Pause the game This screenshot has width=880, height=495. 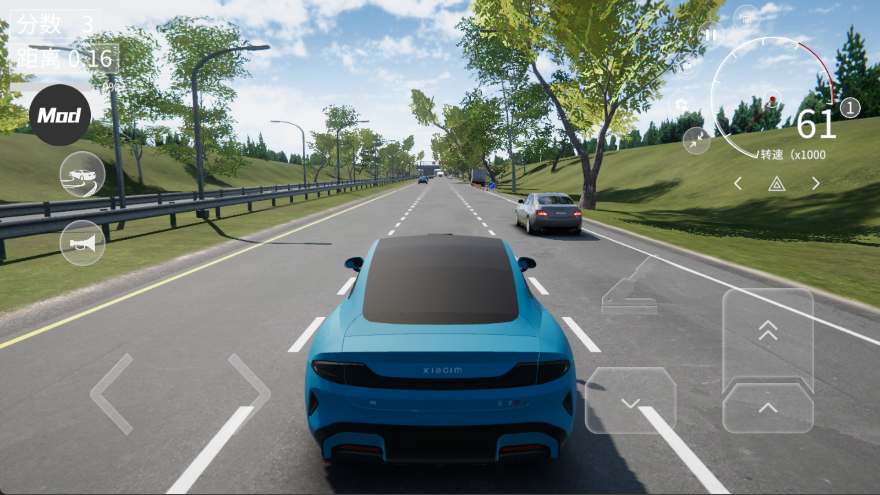pos(711,35)
